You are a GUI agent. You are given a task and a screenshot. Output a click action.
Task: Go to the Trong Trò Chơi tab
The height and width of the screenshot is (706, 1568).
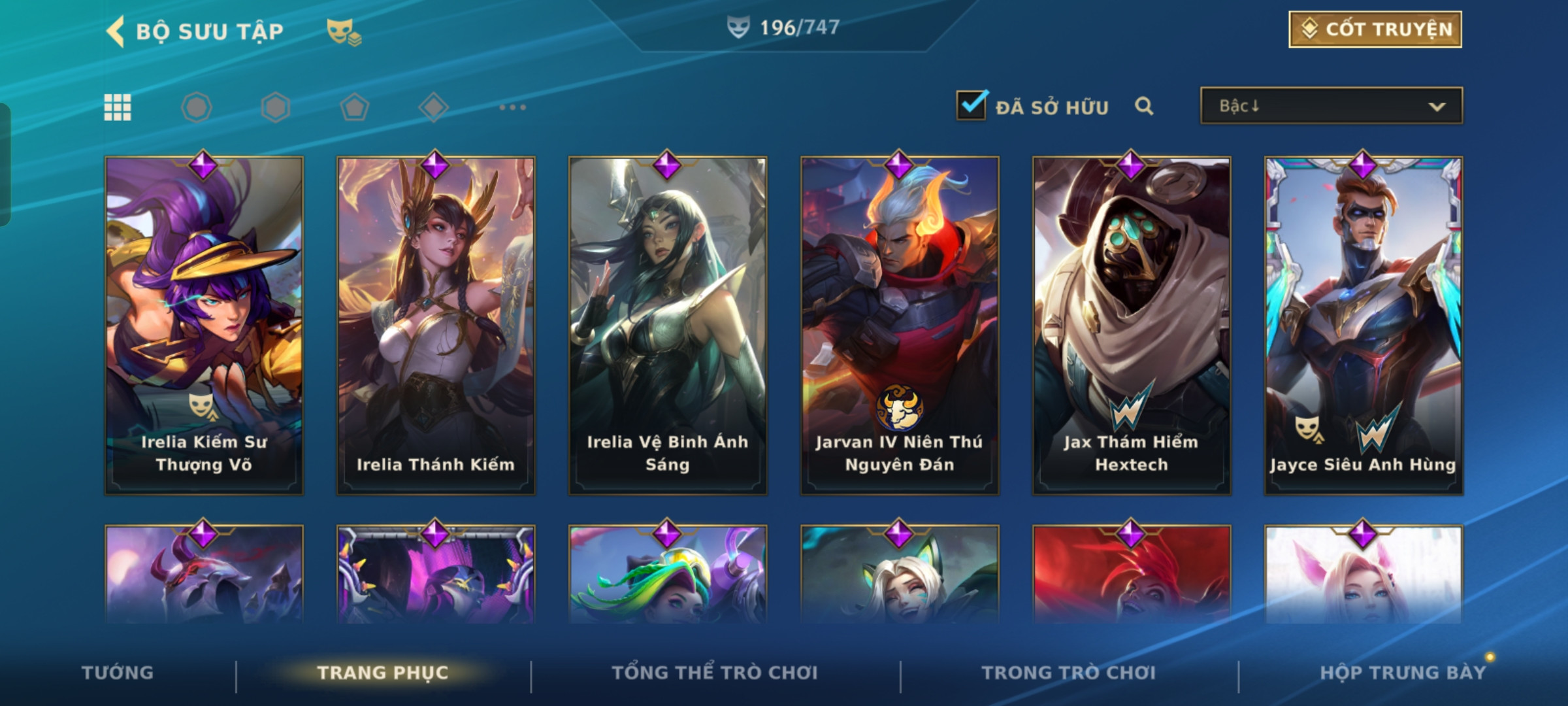[1069, 673]
